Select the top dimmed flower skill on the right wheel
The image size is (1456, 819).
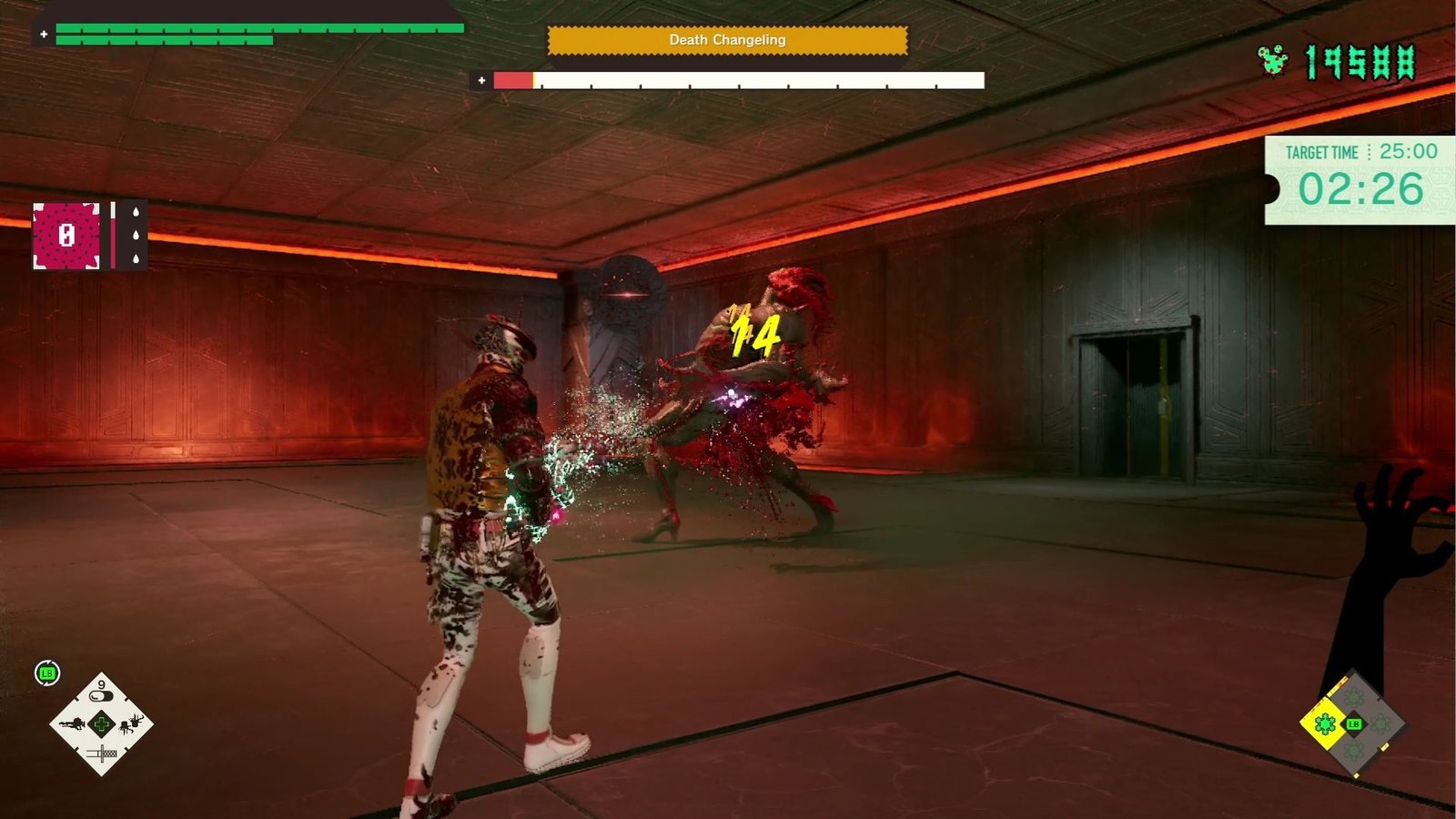click(1353, 696)
